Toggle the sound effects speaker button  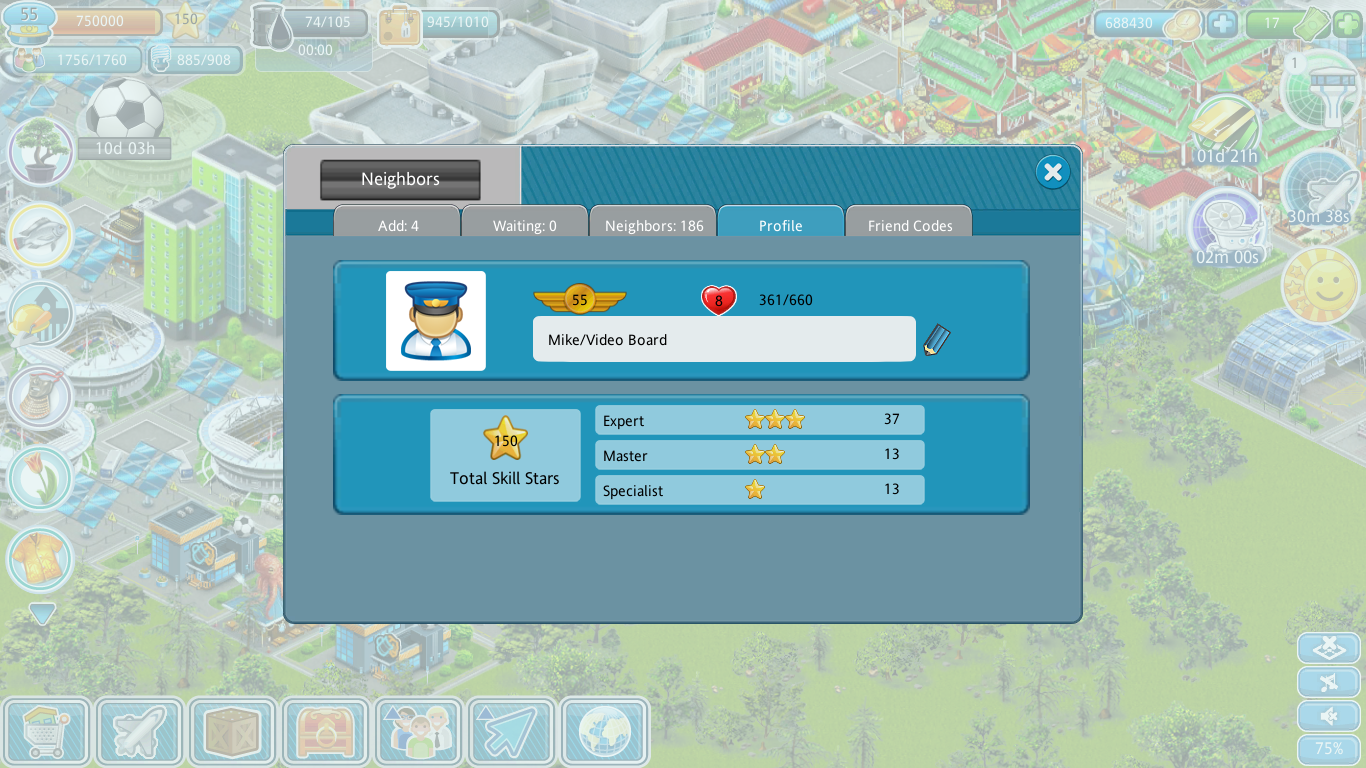1328,716
